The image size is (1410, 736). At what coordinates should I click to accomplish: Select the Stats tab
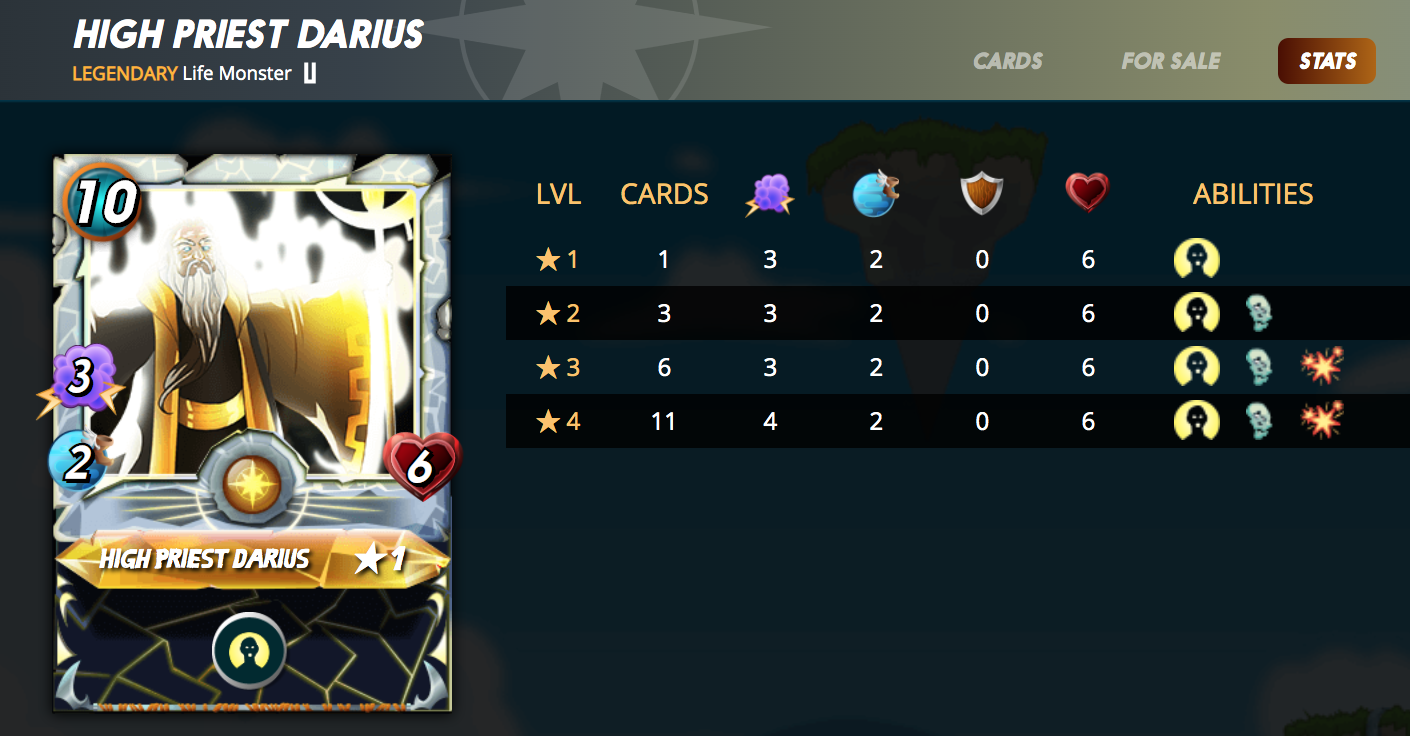click(x=1326, y=61)
